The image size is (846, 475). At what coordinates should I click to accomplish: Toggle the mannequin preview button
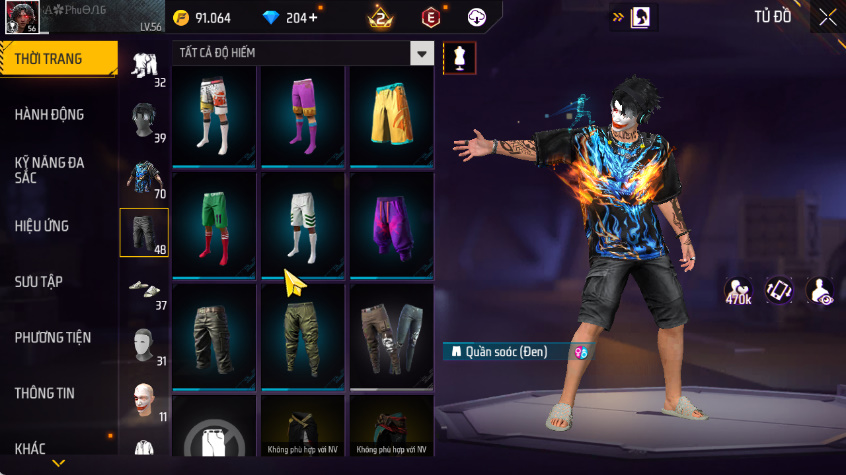coord(459,58)
